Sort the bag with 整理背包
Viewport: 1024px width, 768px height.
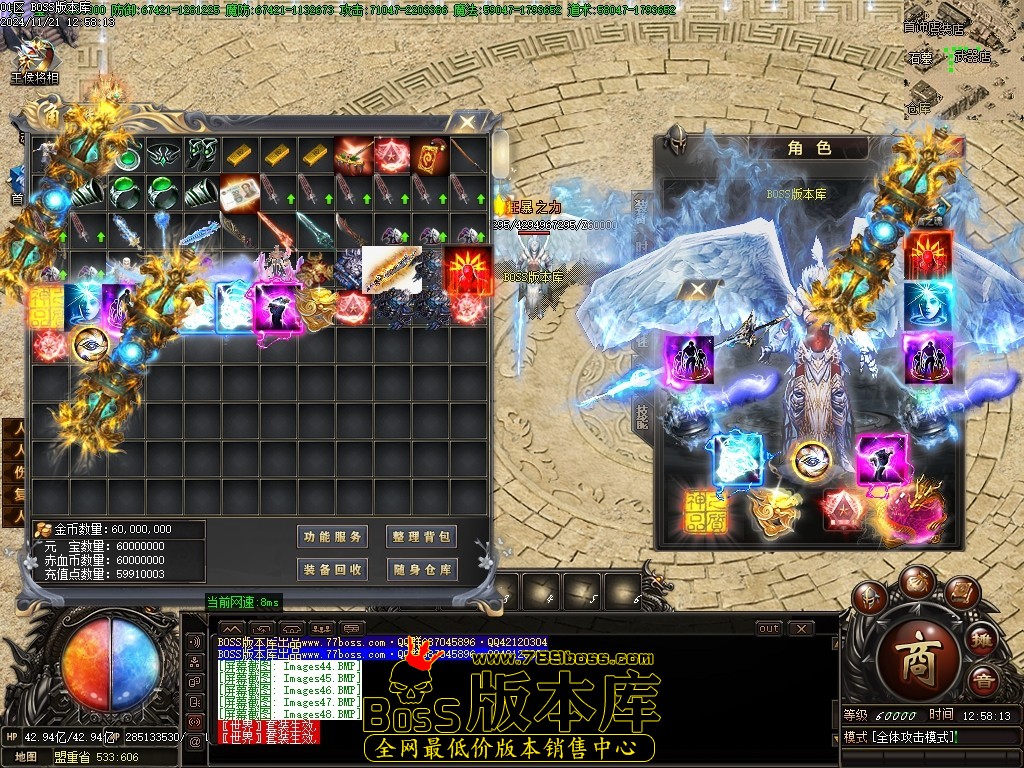(x=421, y=537)
